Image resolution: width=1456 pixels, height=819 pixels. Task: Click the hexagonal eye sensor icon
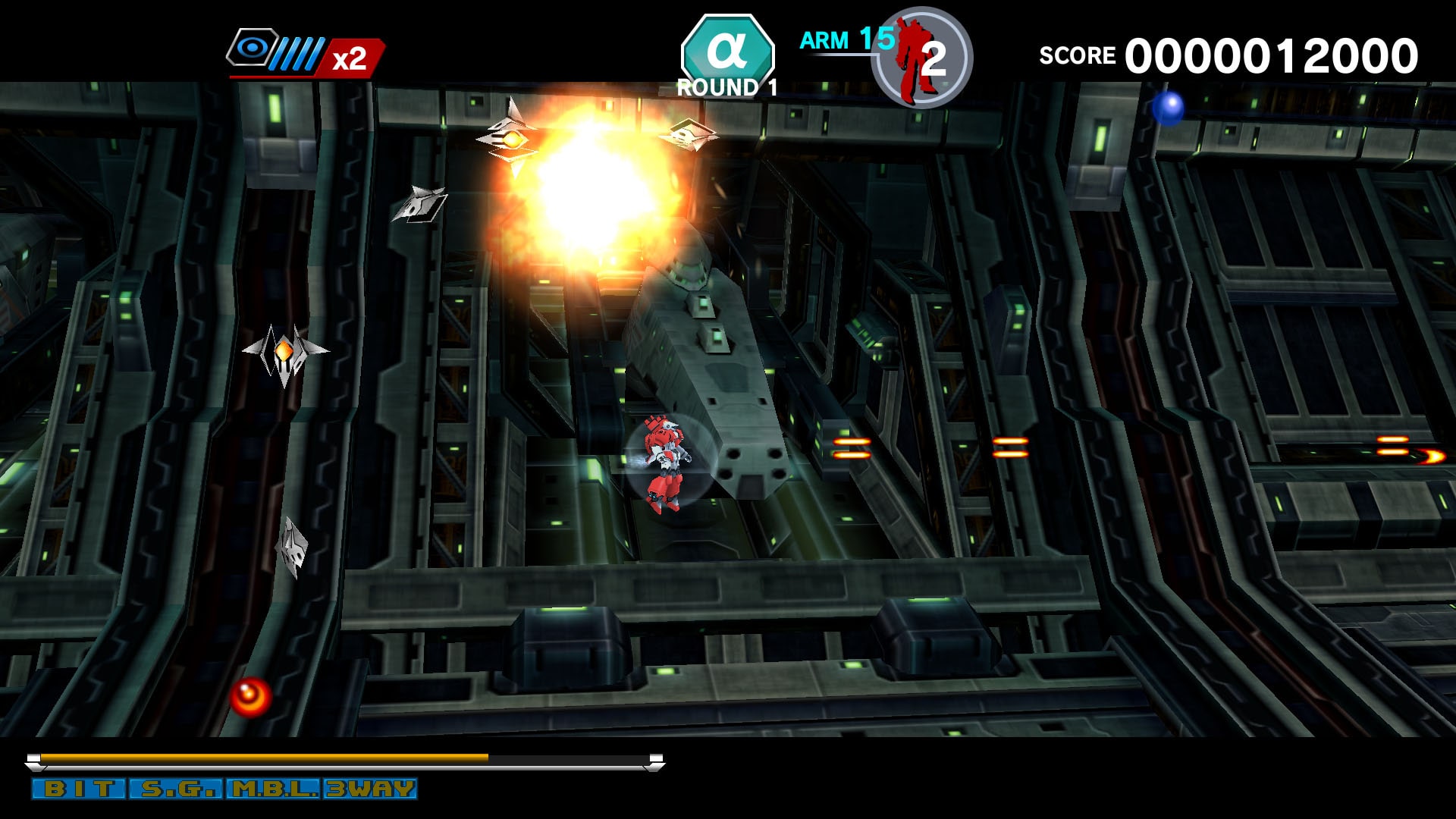point(253,47)
